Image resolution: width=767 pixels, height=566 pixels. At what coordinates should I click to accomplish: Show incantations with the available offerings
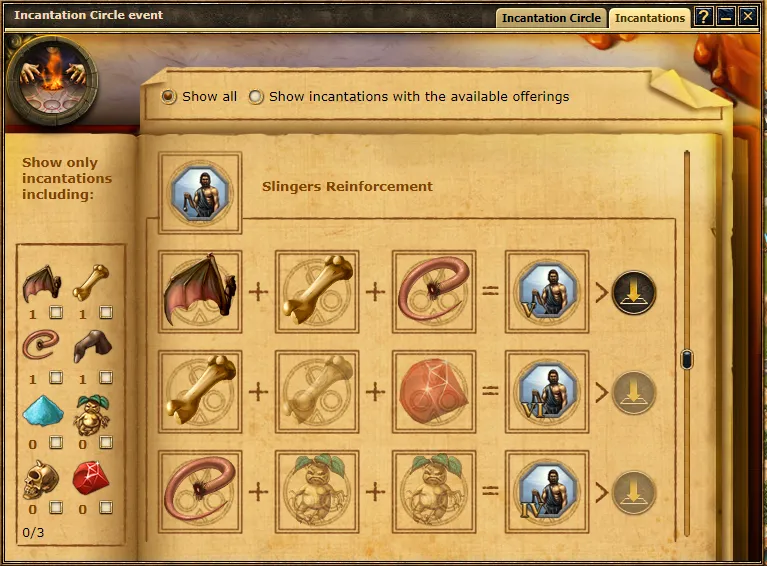click(x=257, y=97)
